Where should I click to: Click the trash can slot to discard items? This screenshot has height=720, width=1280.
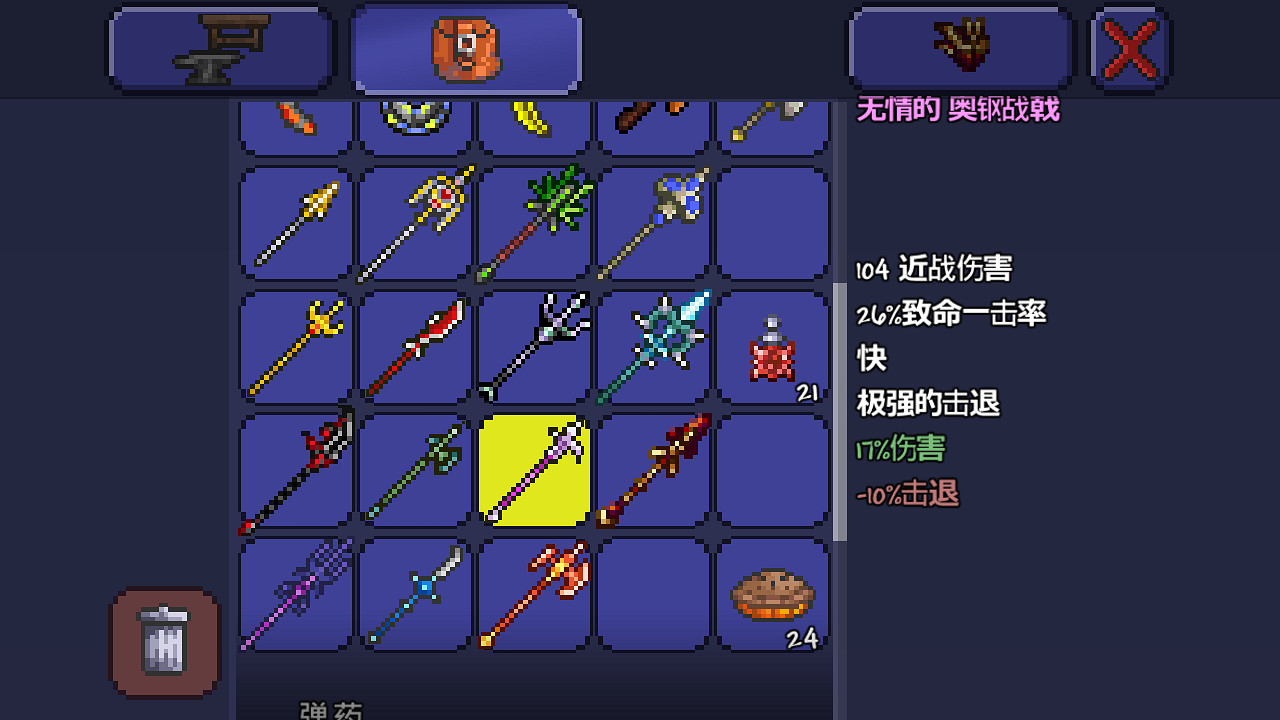click(x=164, y=643)
